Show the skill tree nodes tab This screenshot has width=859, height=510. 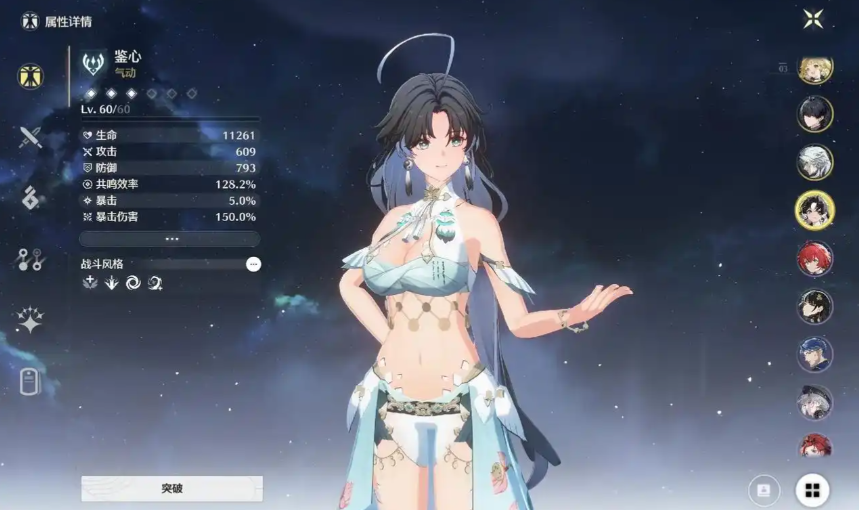point(30,260)
